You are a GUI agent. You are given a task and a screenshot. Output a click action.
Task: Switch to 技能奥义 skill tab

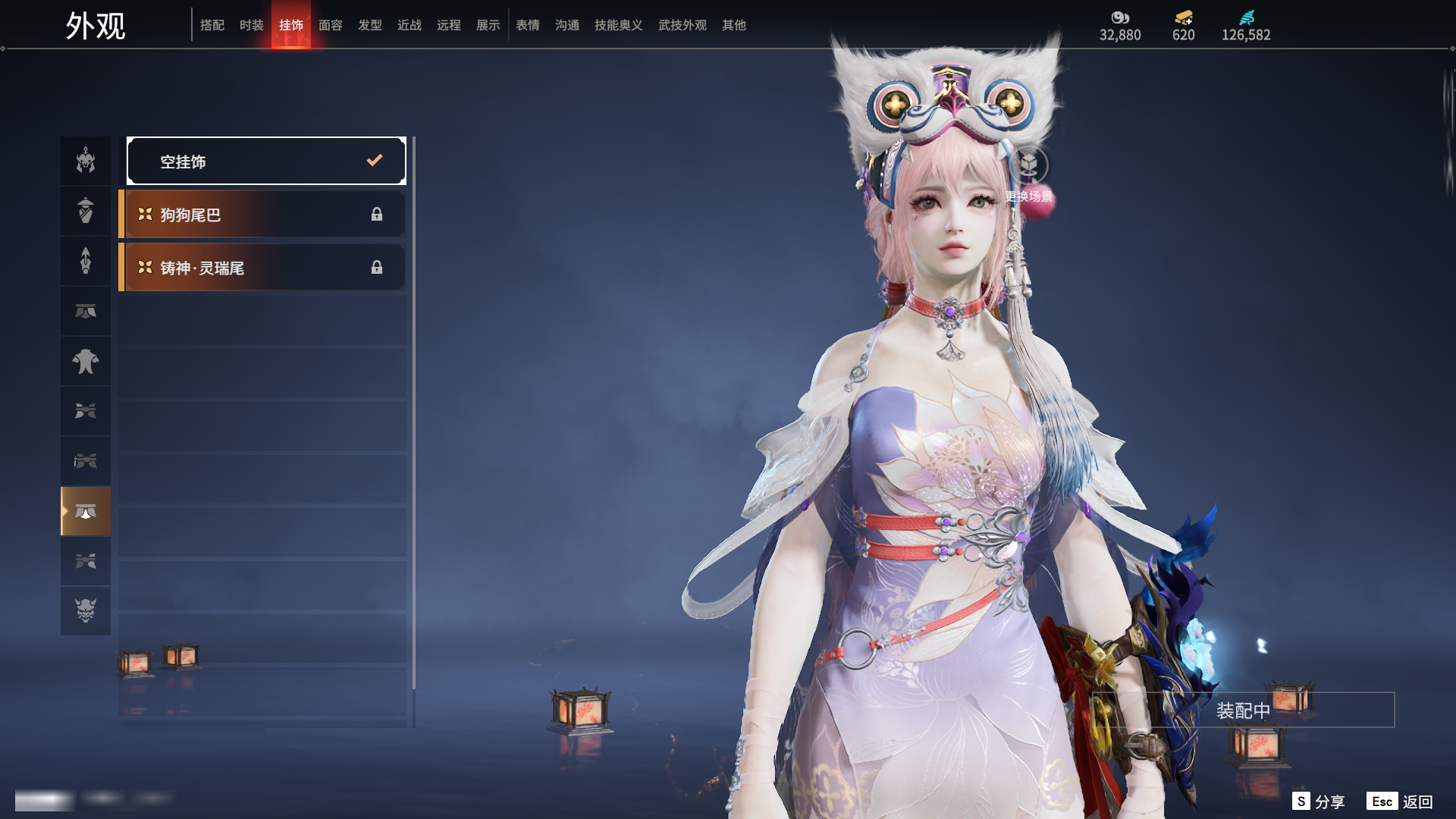pyautogui.click(x=619, y=25)
